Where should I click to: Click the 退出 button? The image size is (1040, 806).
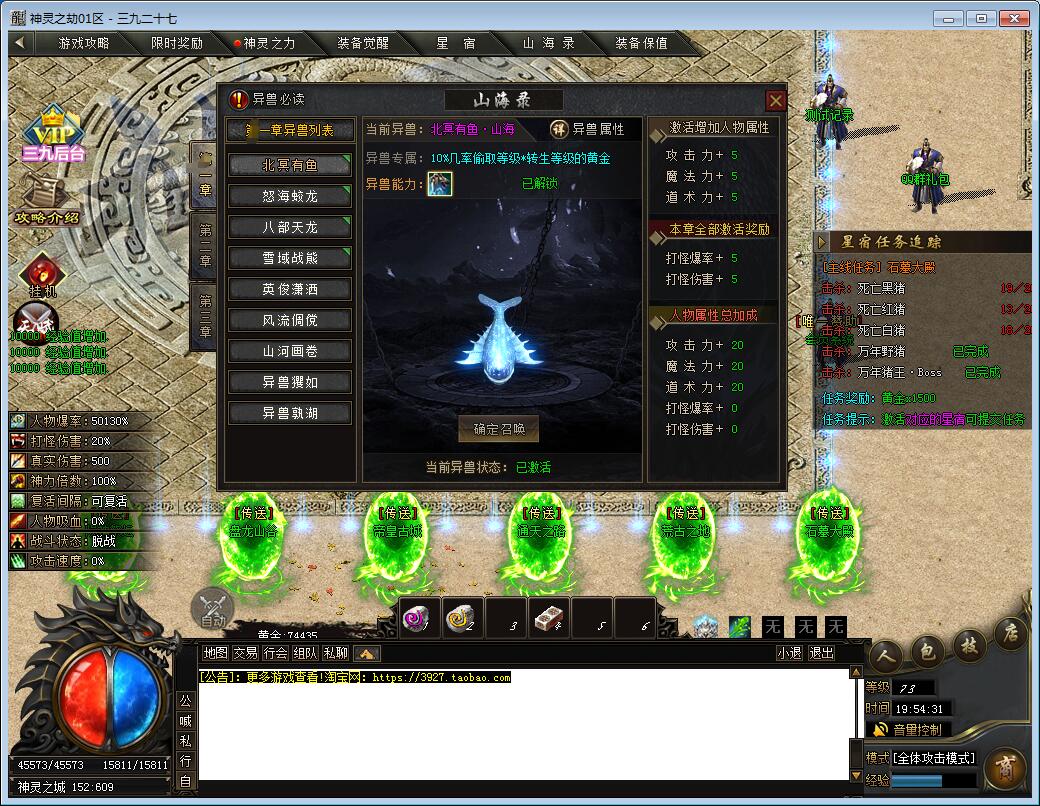click(821, 653)
